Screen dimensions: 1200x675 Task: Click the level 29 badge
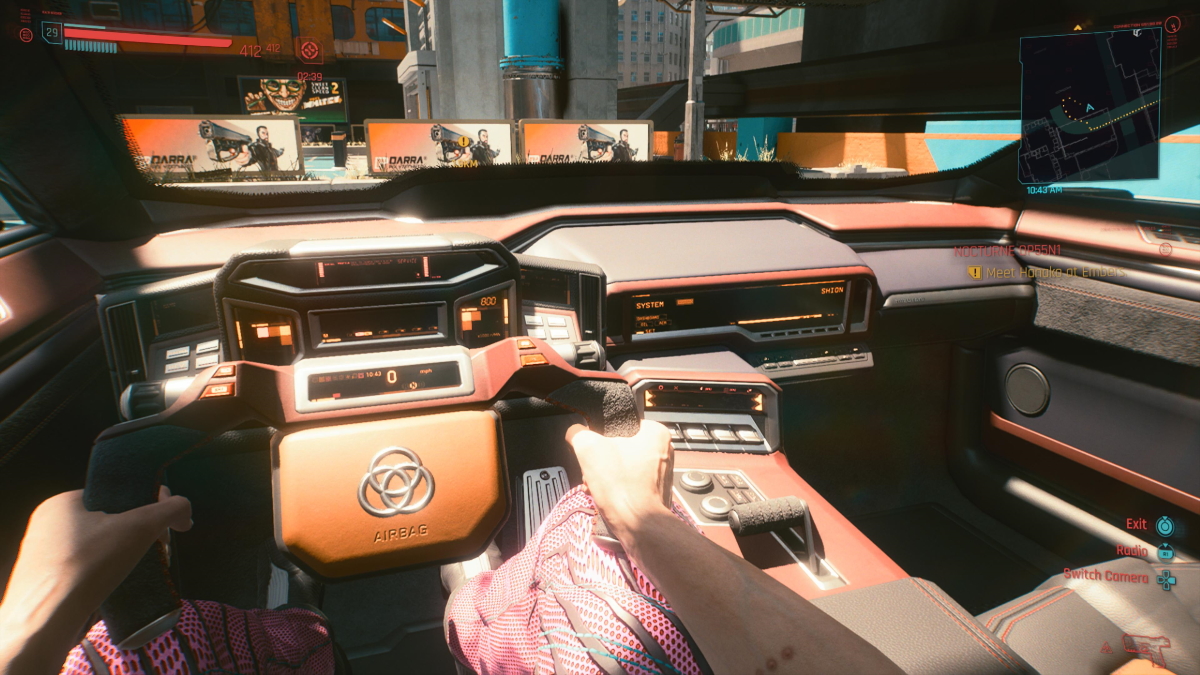[51, 33]
